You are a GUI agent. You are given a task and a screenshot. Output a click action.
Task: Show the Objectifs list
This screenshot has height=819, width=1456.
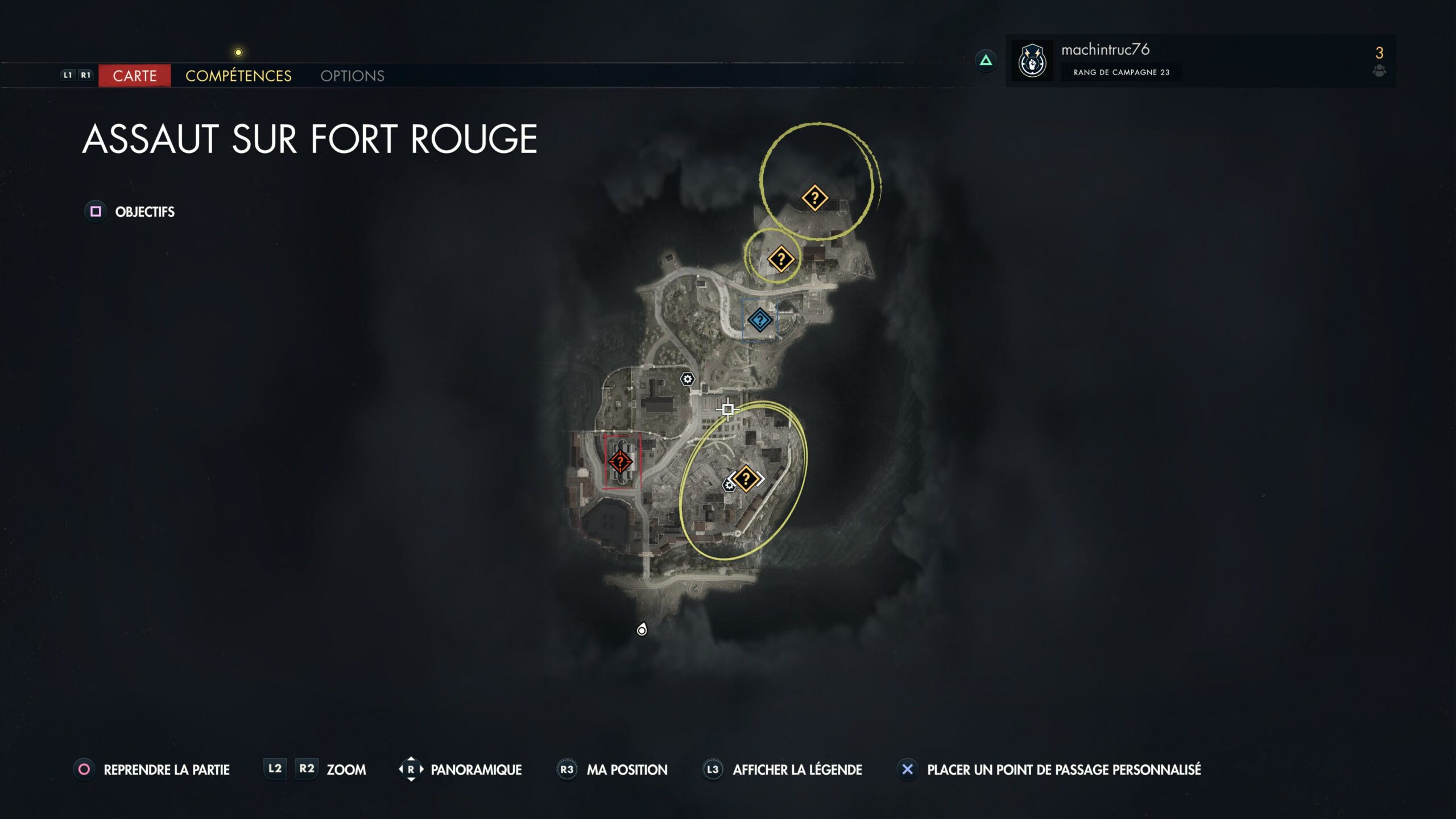pyautogui.click(x=144, y=212)
